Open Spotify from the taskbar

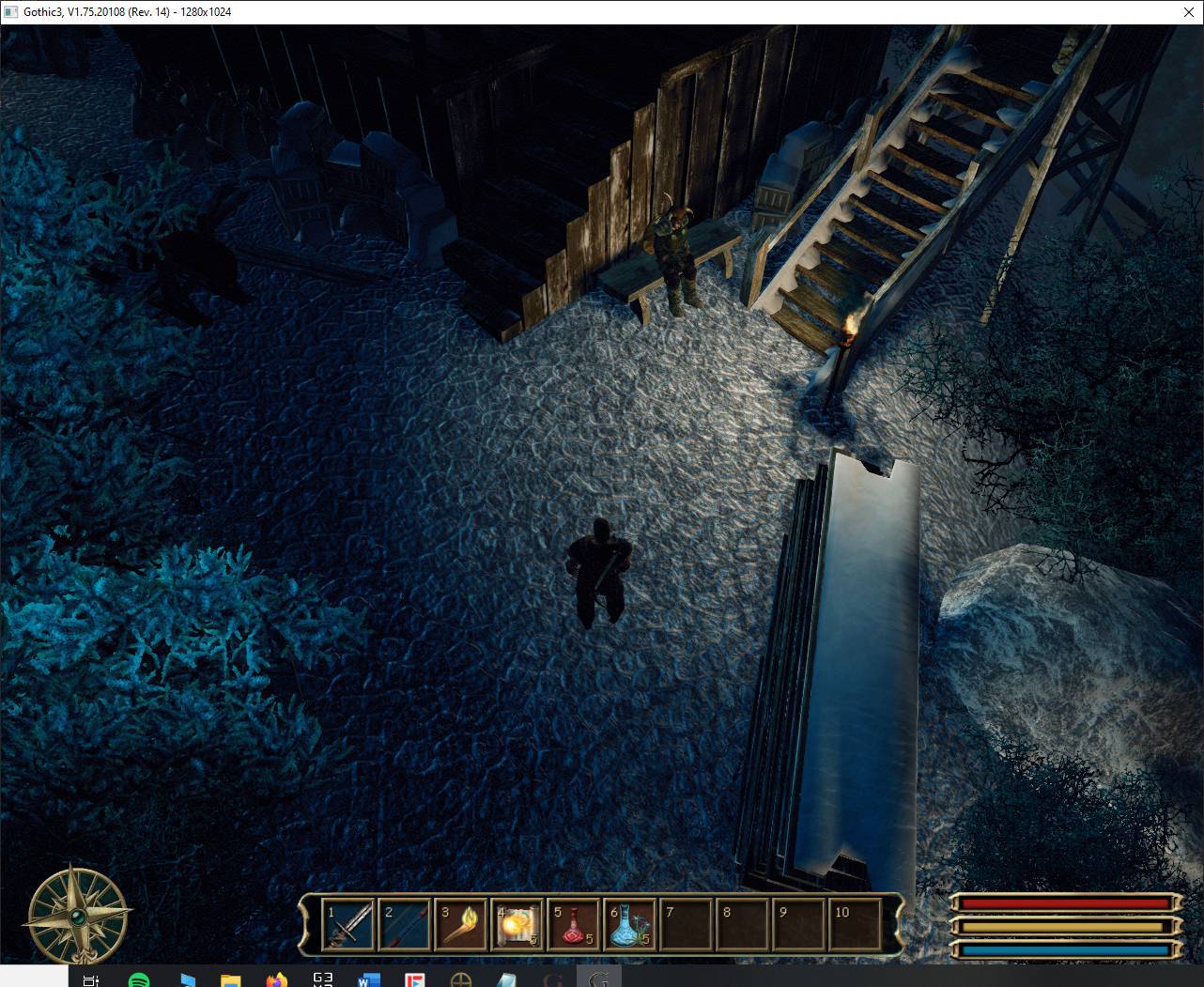click(x=138, y=980)
